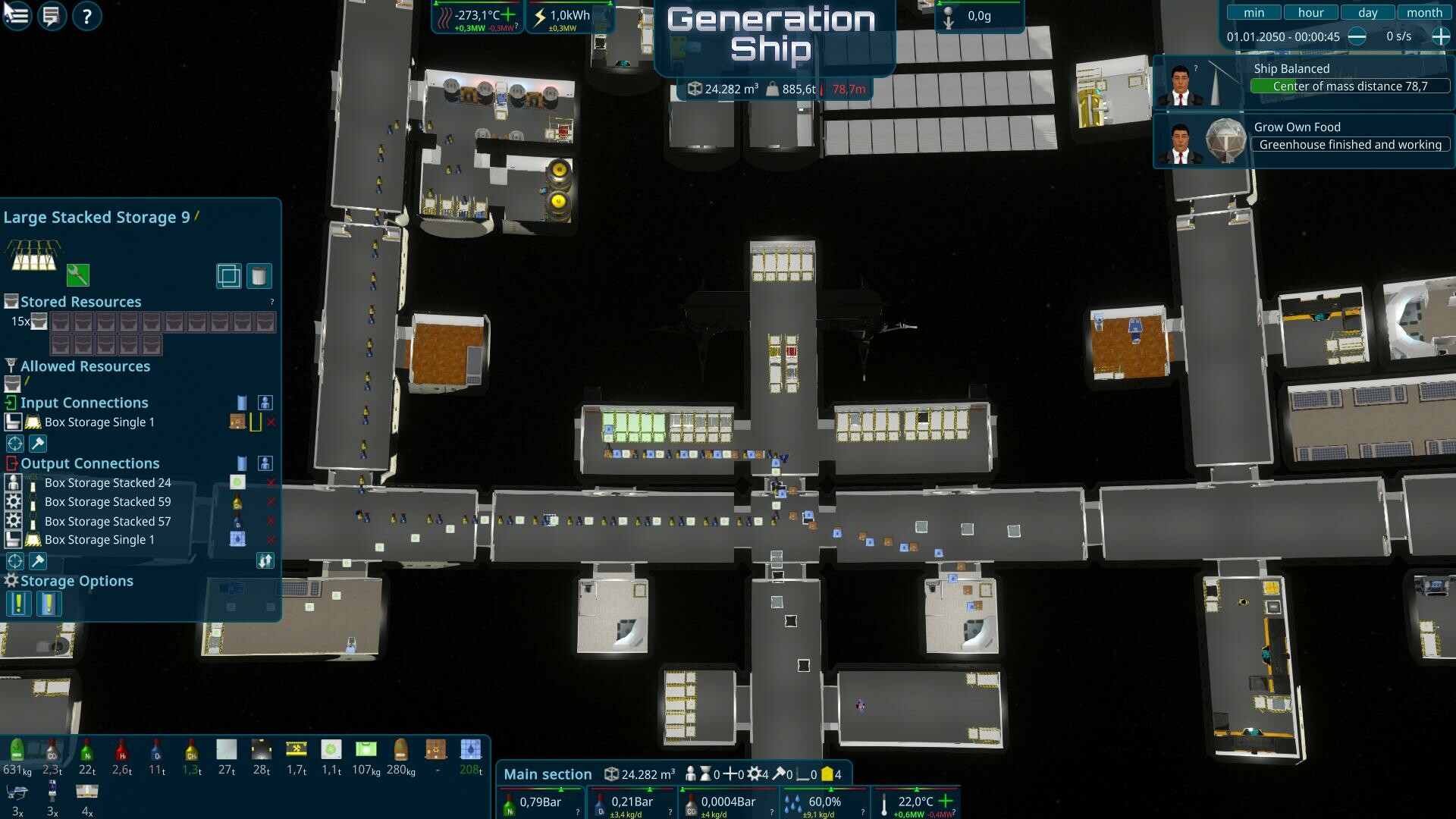Click the crosshair locate icon under Input Connections
The image size is (1456, 819).
tap(14, 444)
